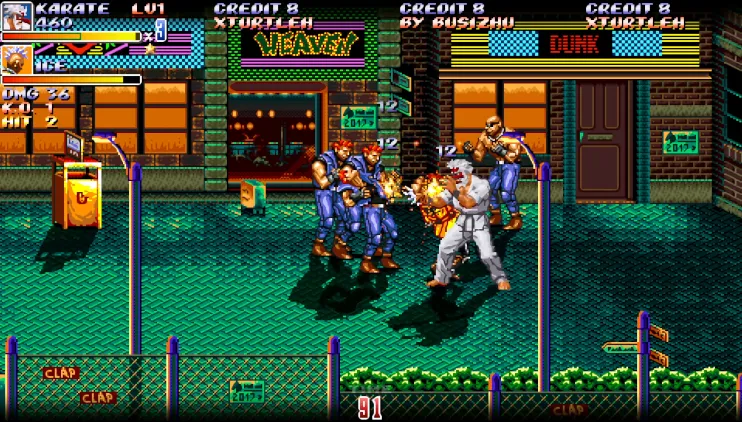Click the gold special star icon

[151, 48]
